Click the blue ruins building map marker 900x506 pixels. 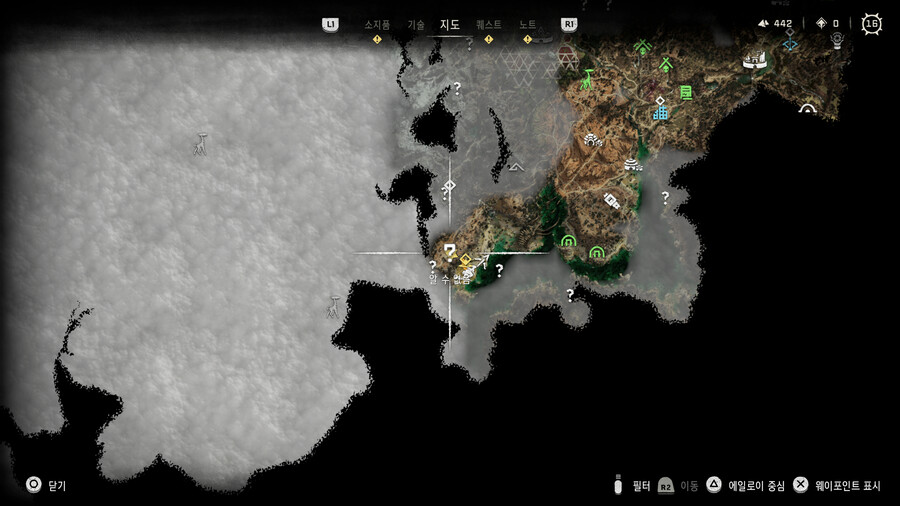(x=660, y=111)
